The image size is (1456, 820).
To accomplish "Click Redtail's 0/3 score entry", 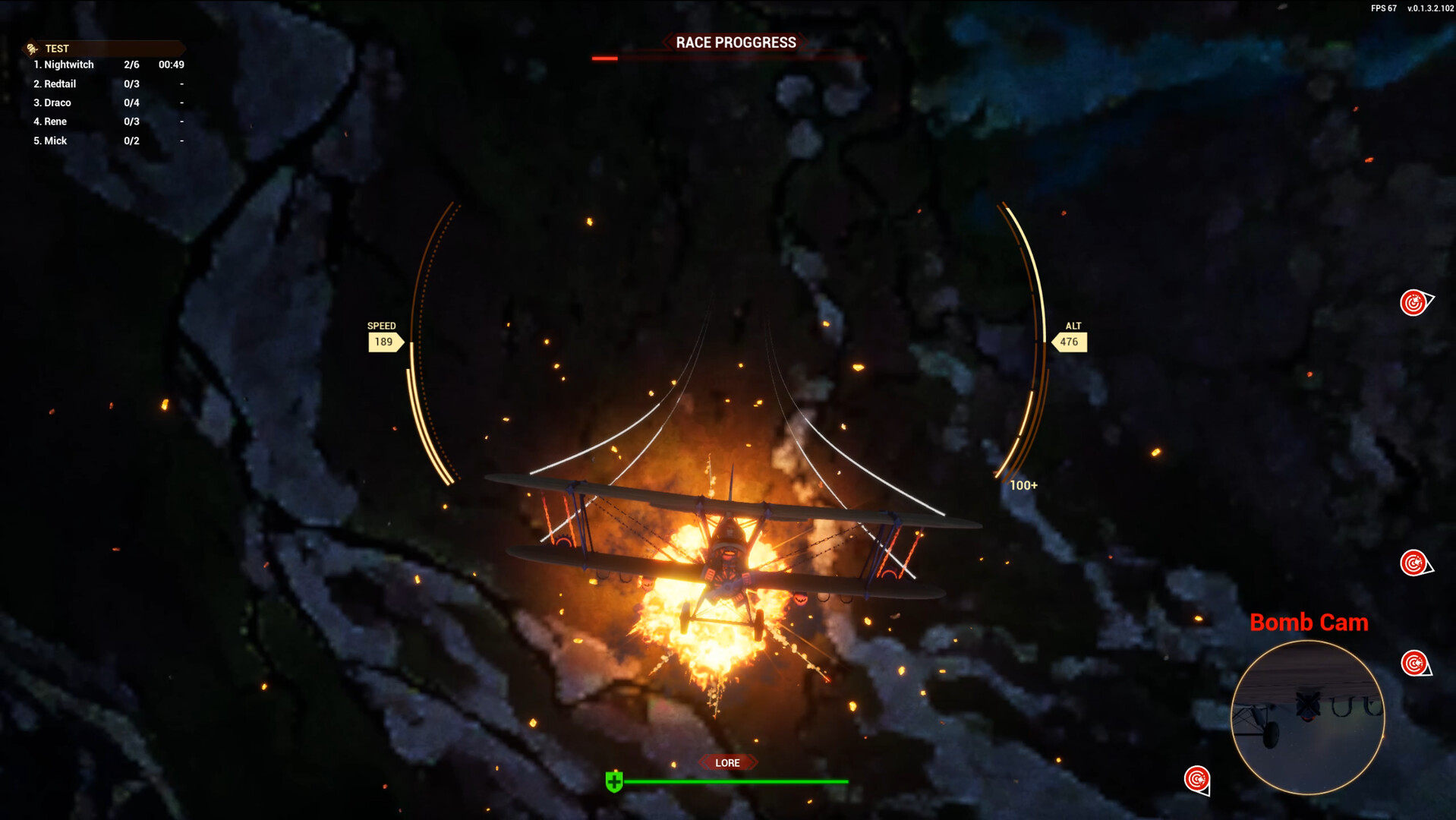I will (131, 84).
